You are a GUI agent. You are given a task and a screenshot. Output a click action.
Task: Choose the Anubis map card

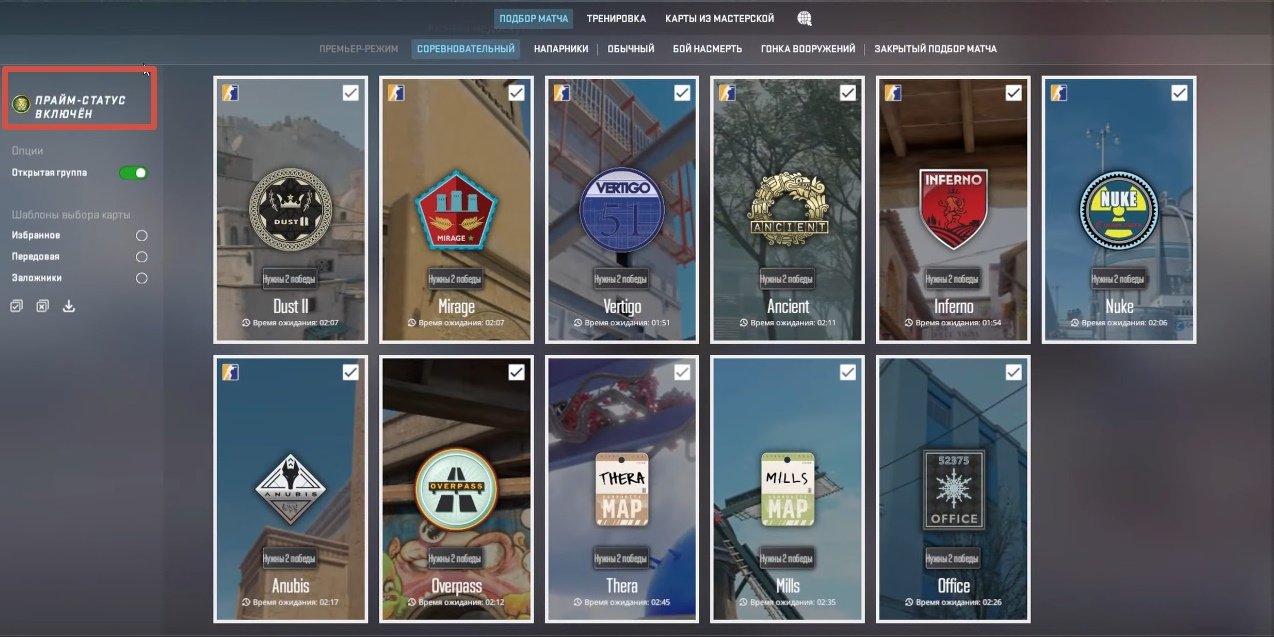[x=290, y=488]
